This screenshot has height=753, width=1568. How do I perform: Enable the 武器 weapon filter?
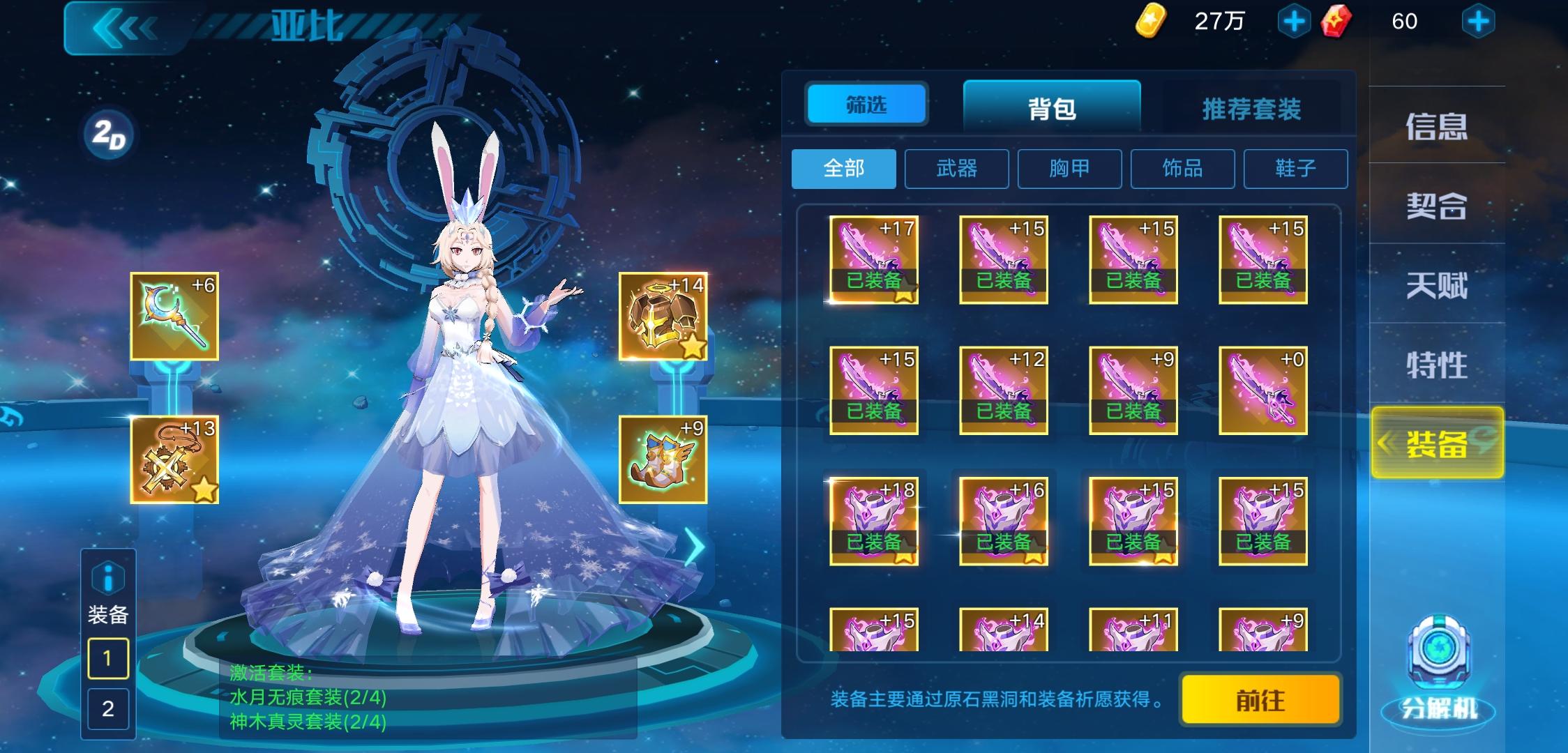click(x=957, y=169)
